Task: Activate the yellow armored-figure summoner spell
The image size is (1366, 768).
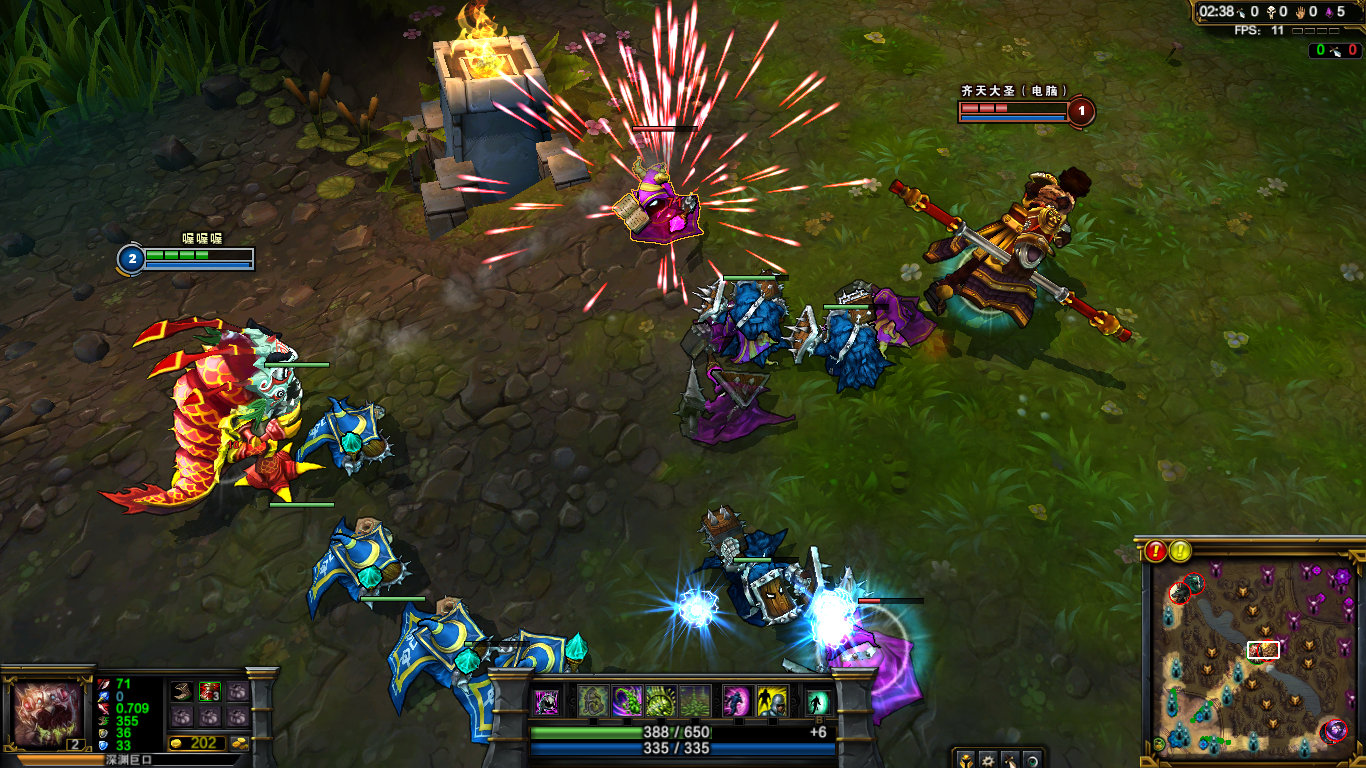Action: 771,701
